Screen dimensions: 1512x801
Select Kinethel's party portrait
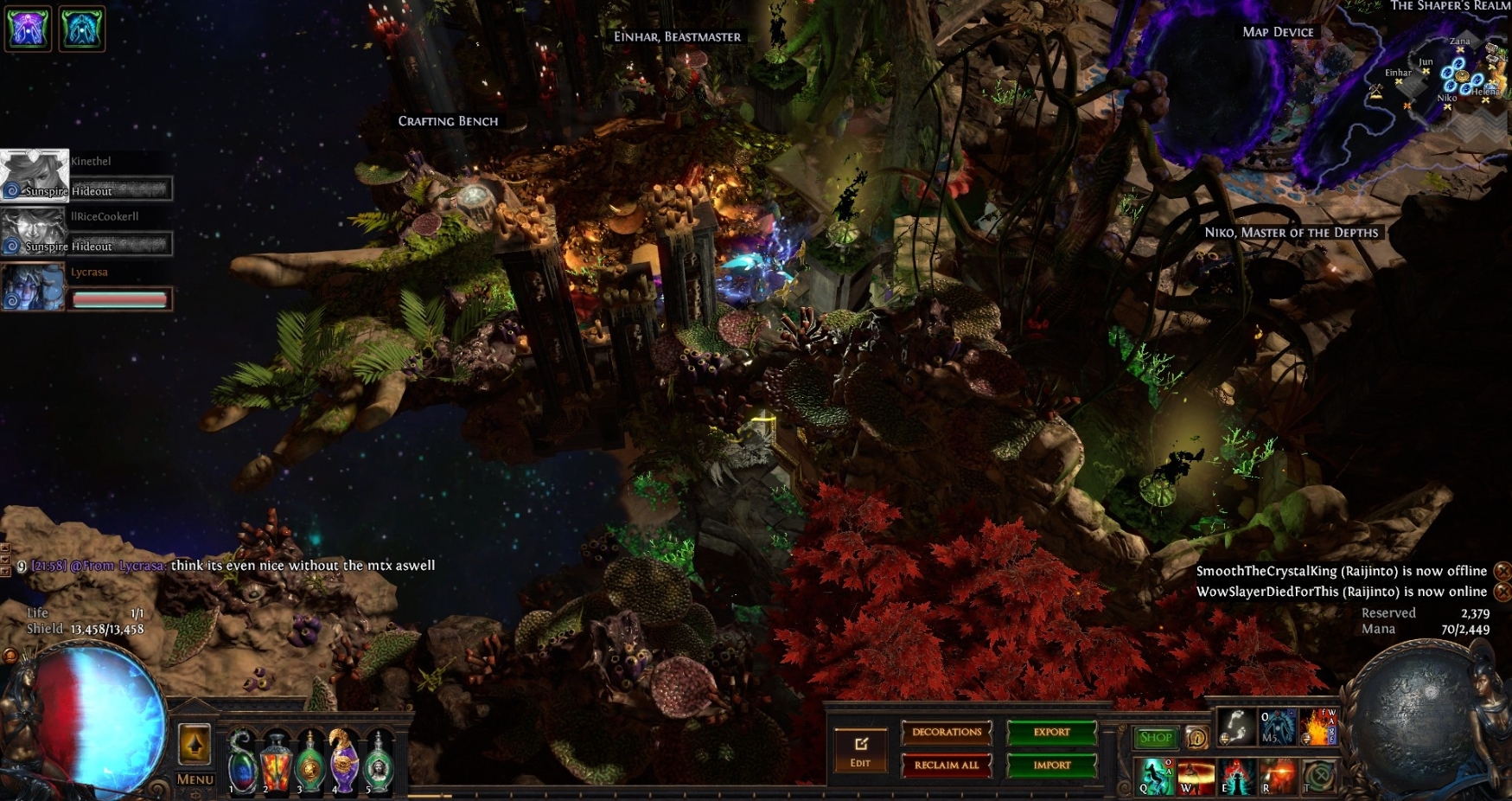pos(34,175)
